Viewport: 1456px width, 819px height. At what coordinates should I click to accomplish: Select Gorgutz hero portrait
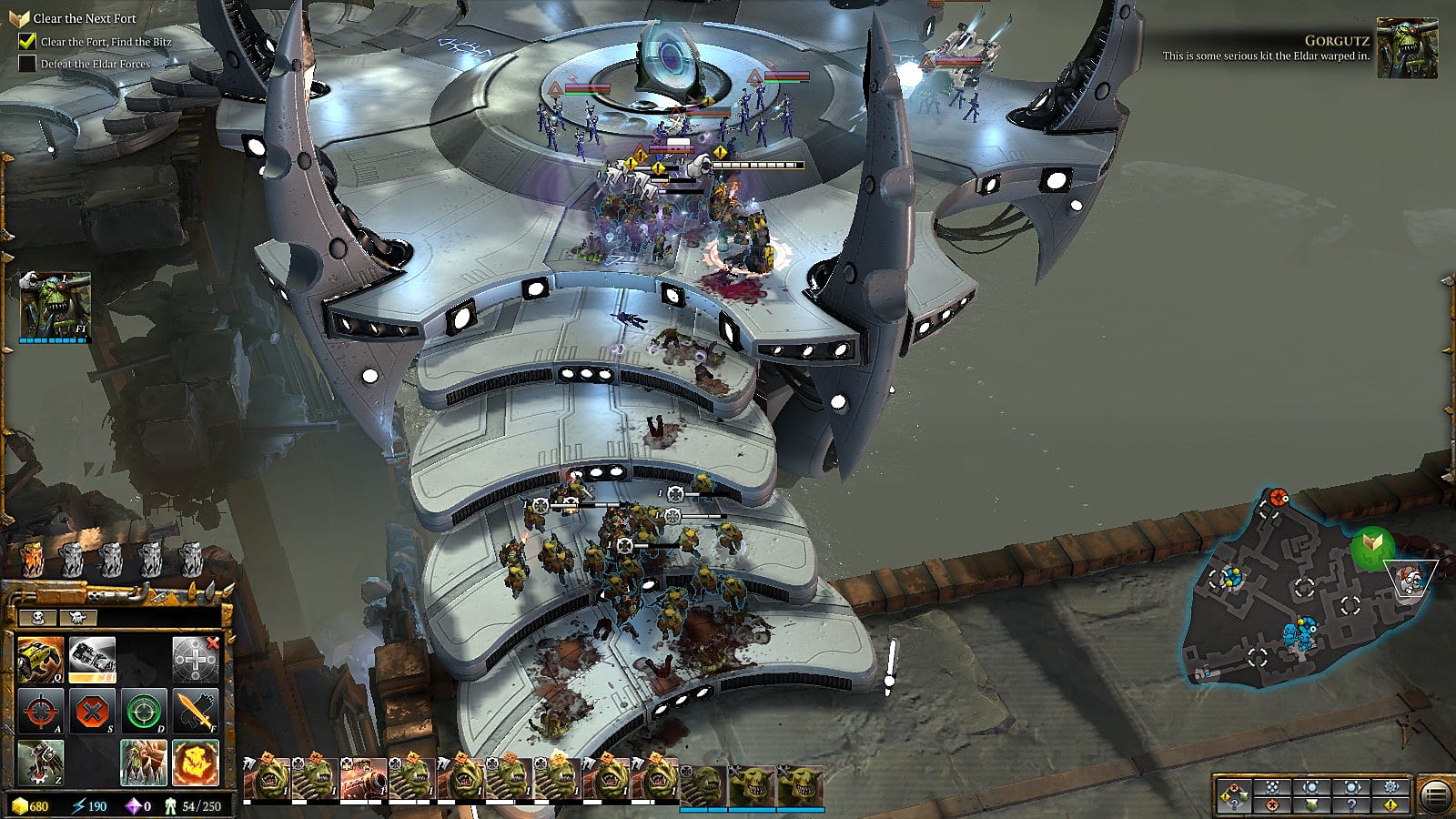tap(56, 306)
